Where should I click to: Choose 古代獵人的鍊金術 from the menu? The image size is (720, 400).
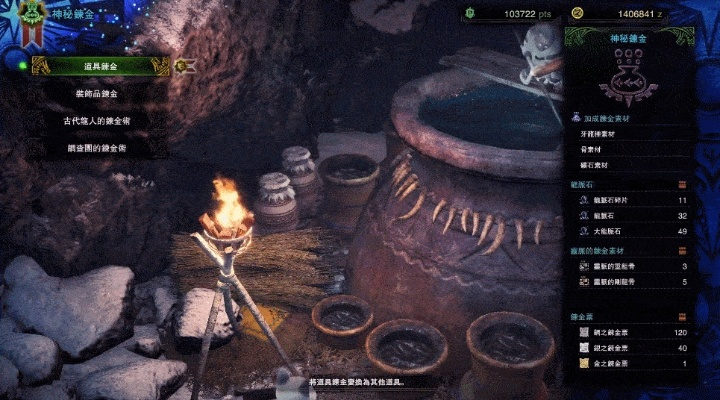click(x=100, y=120)
